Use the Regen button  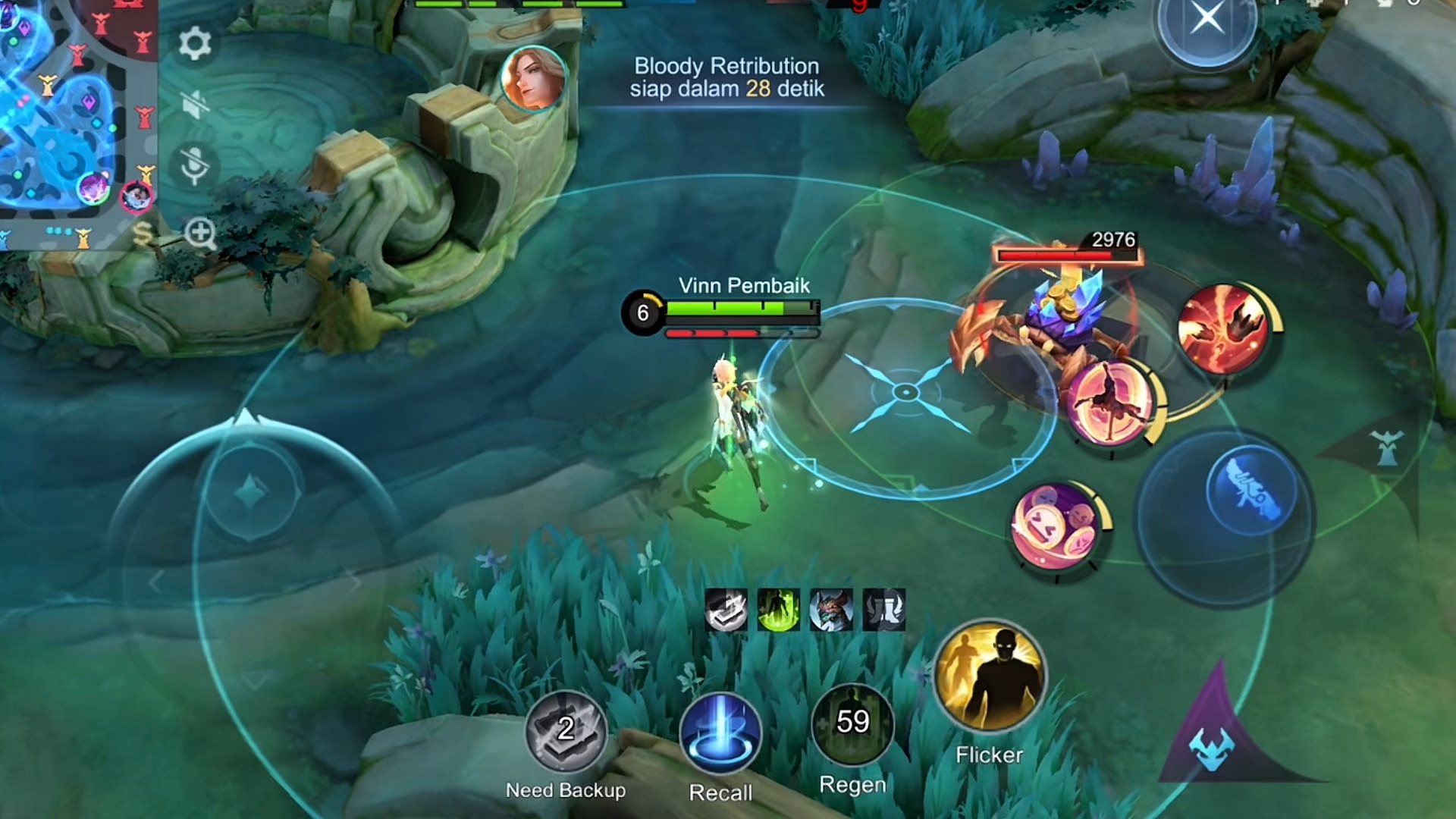click(852, 725)
